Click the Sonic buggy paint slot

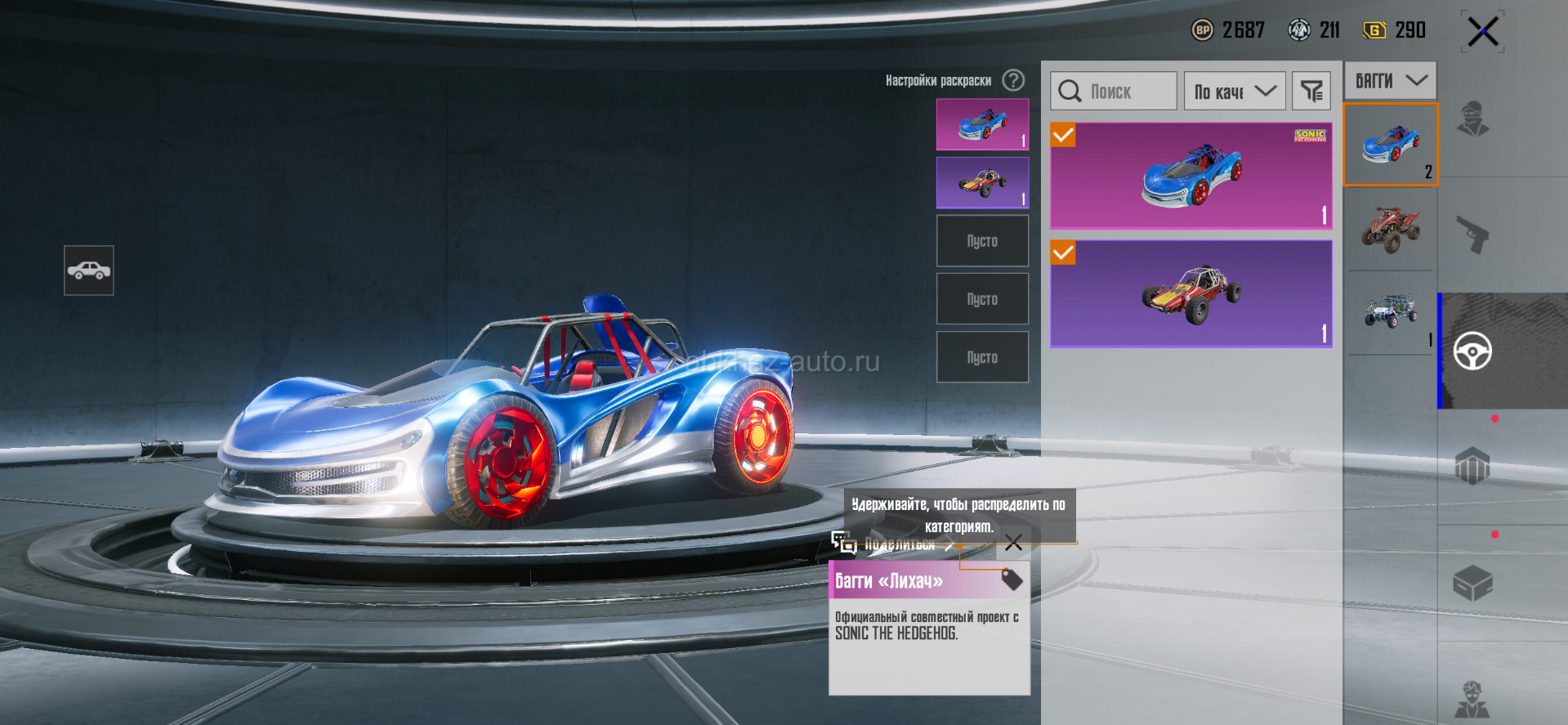pos(982,124)
